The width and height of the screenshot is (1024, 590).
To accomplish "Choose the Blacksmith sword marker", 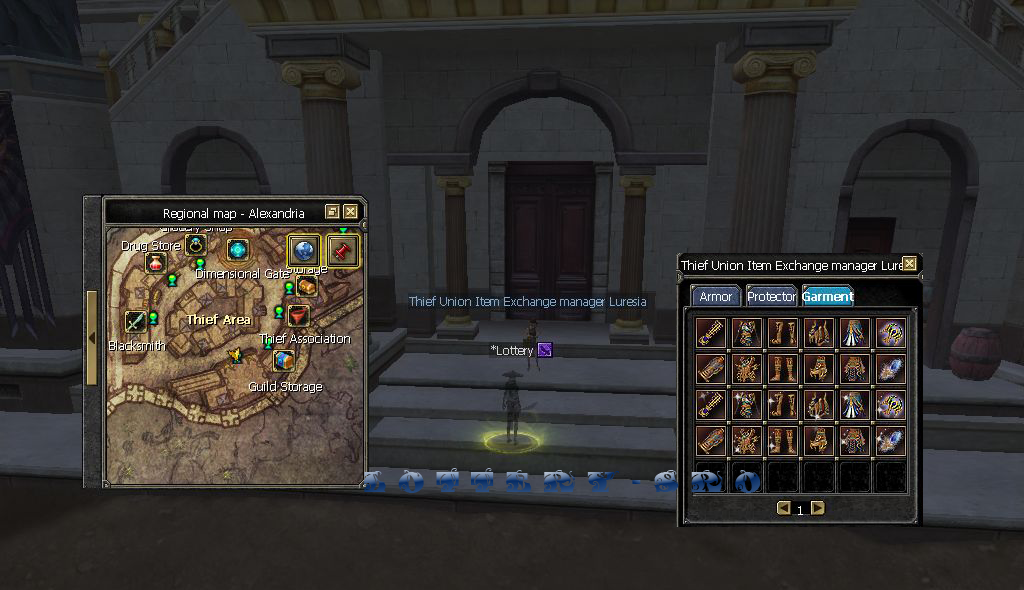I will tap(136, 321).
